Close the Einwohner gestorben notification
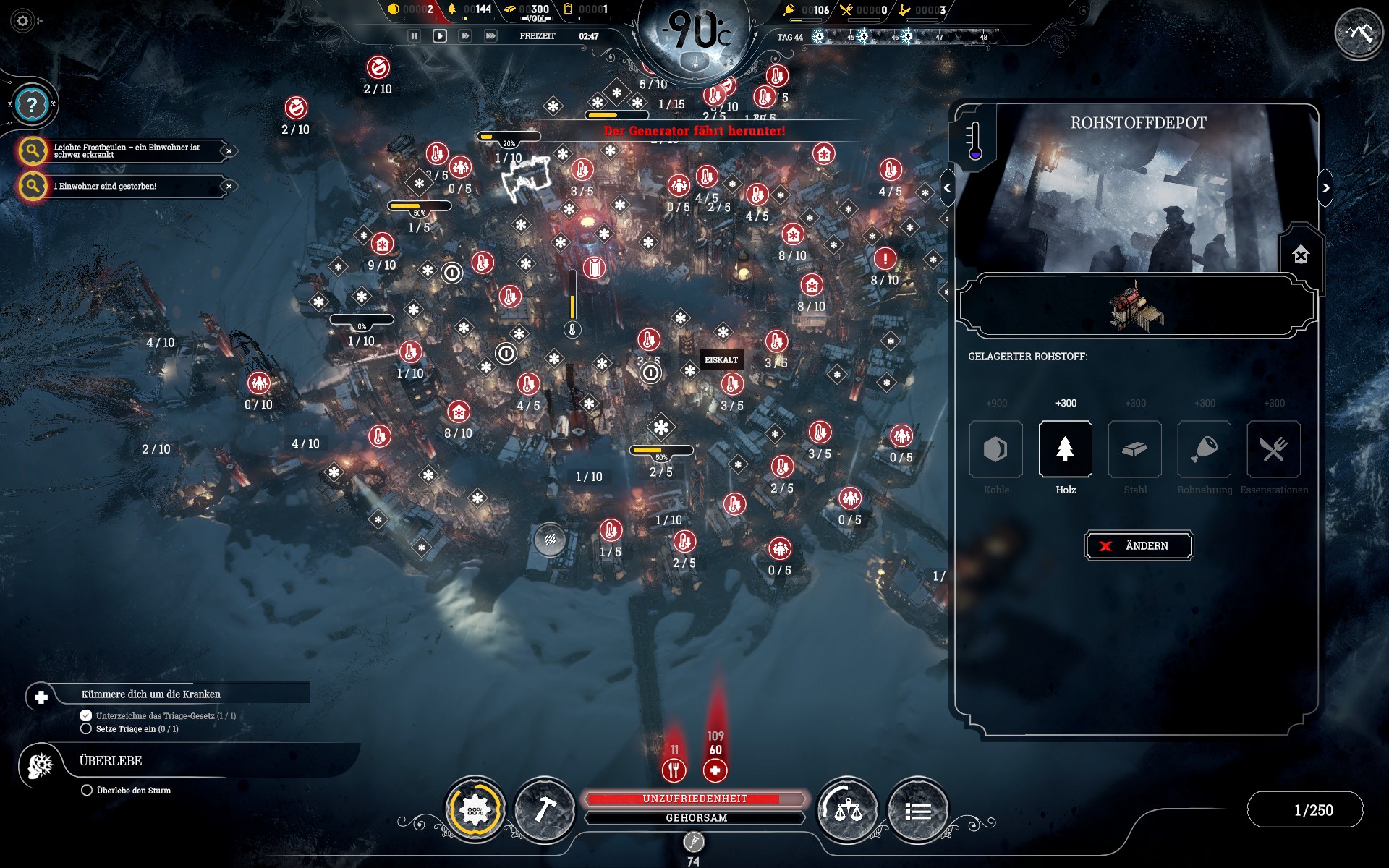 (x=229, y=186)
